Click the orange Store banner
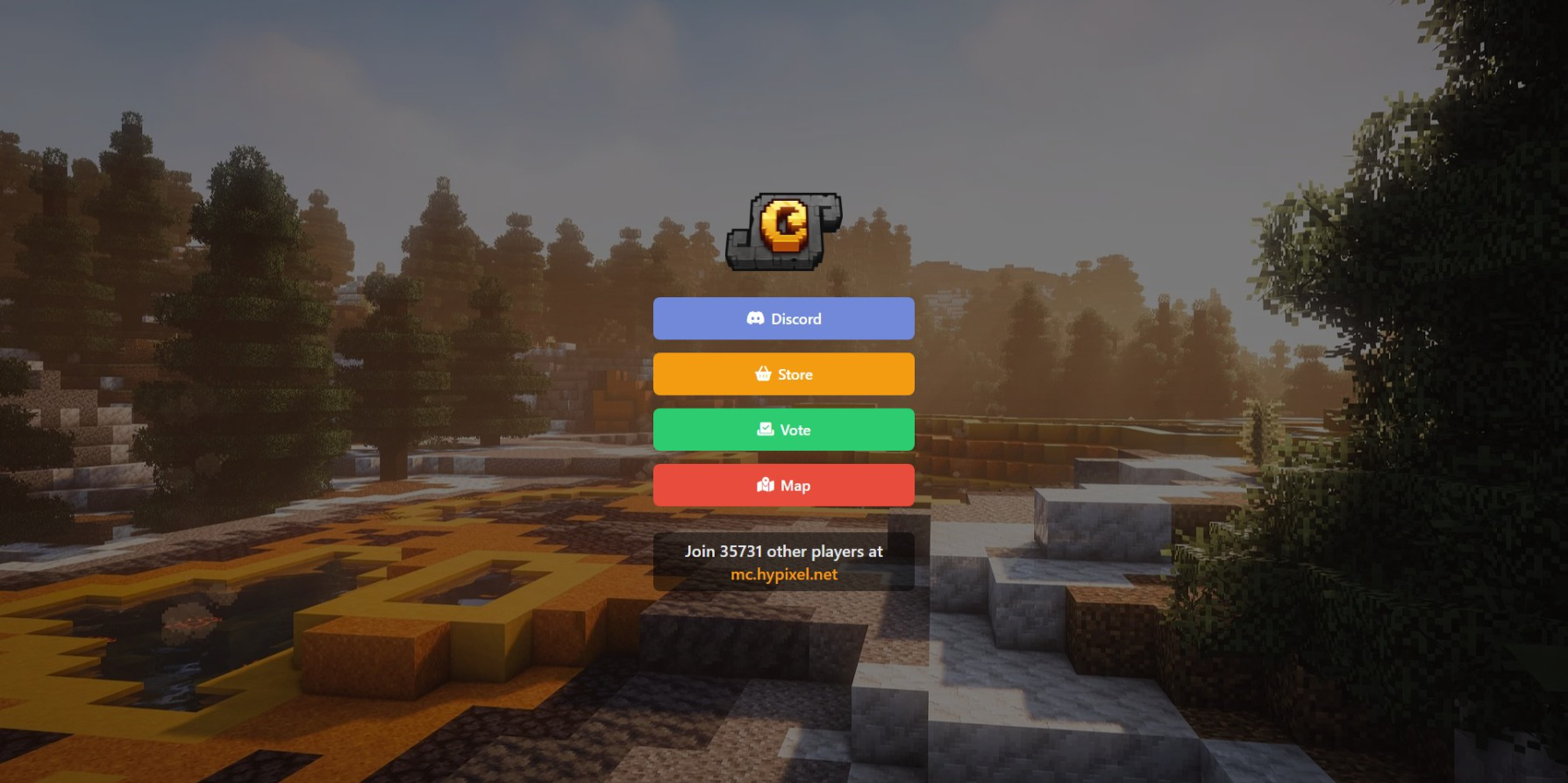The image size is (1568, 783). tap(783, 374)
